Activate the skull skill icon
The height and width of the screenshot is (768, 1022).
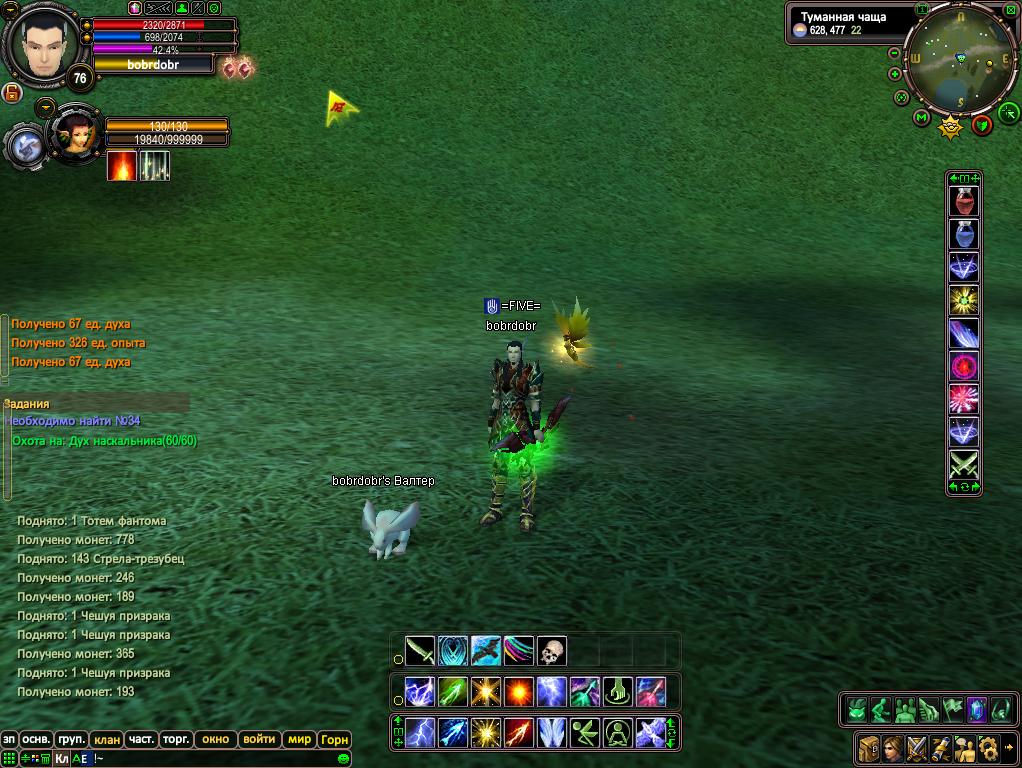point(552,651)
